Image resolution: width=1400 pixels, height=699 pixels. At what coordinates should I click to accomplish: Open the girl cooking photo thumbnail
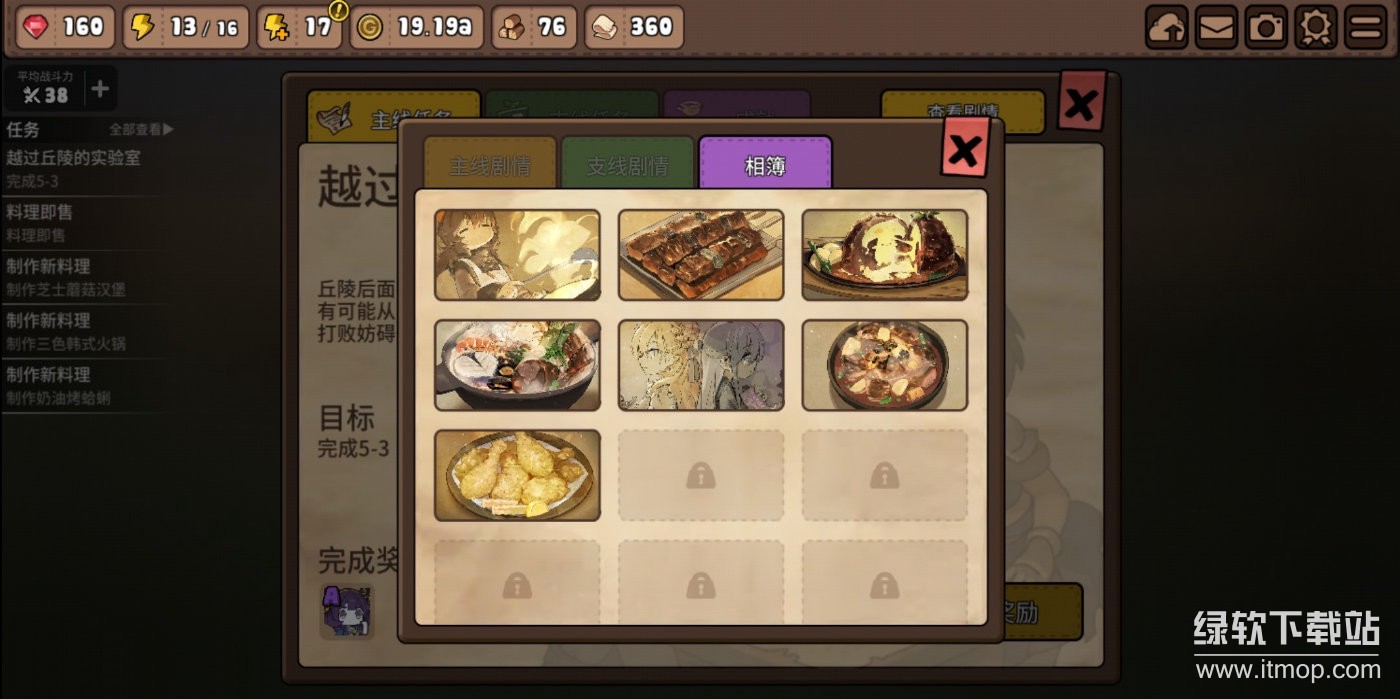tap(517, 255)
